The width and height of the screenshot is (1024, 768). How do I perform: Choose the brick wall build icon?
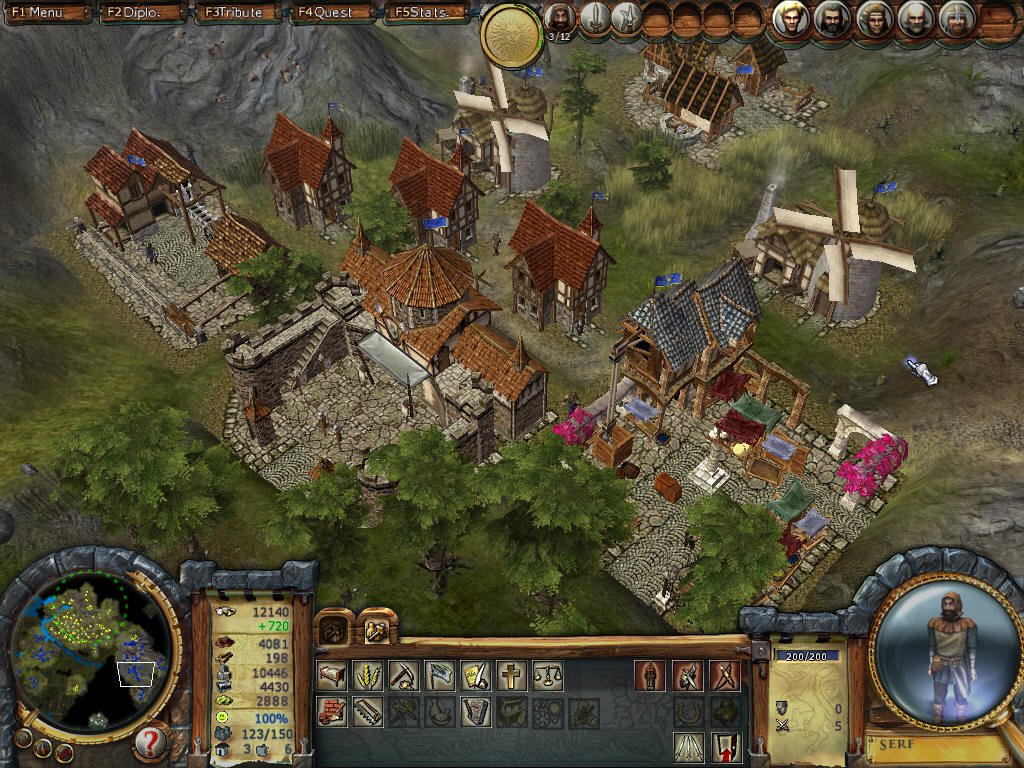pos(332,712)
